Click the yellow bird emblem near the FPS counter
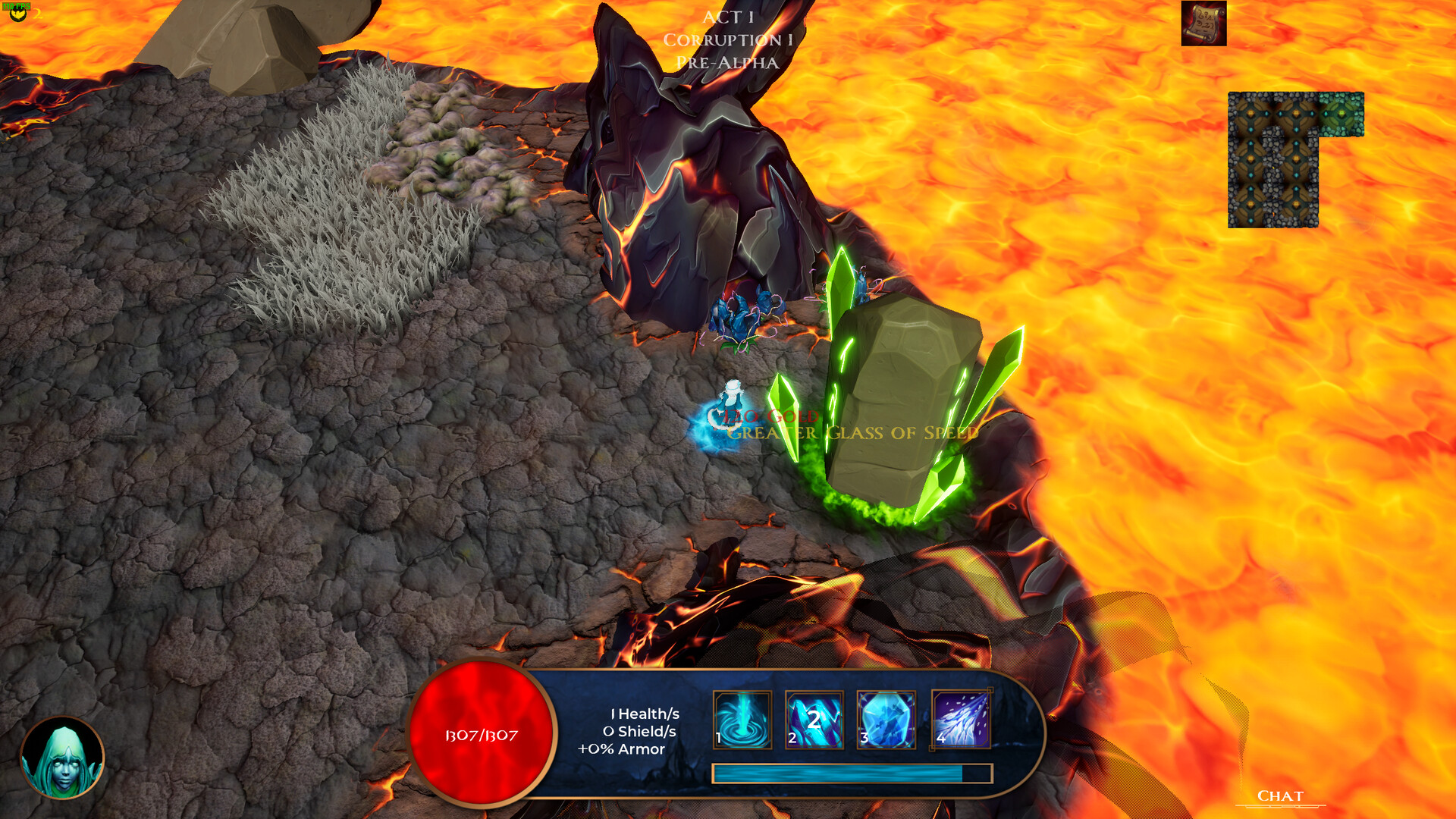Viewport: 1456px width, 819px height. pos(17,14)
